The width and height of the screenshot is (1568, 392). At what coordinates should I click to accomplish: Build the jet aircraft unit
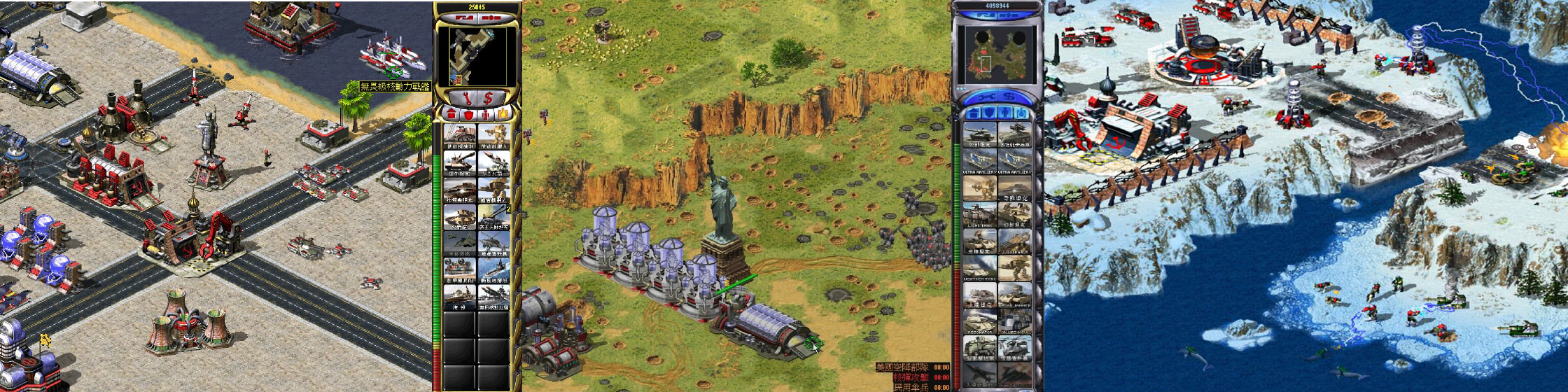[460, 243]
